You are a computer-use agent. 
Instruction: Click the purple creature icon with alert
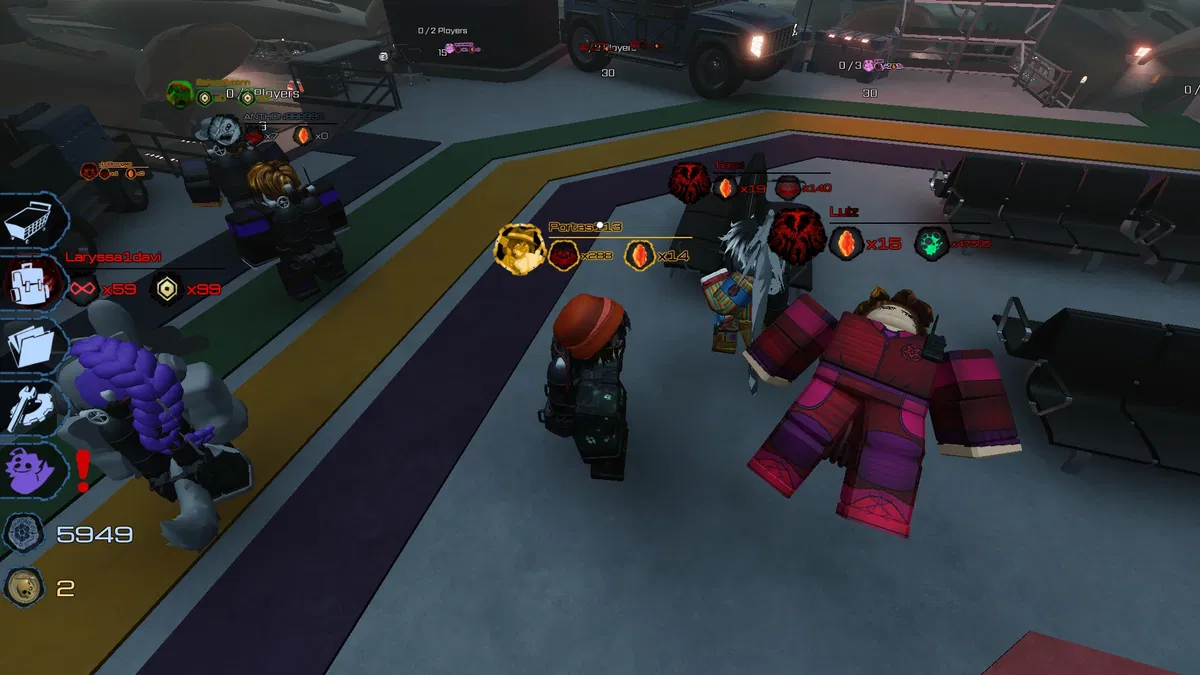(34, 470)
